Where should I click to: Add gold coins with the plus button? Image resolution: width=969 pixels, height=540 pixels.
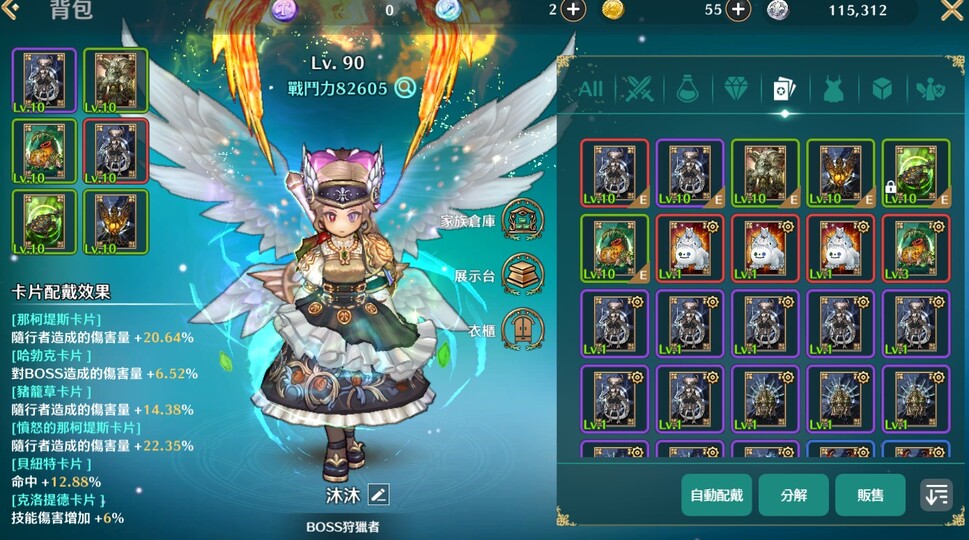coord(738,10)
